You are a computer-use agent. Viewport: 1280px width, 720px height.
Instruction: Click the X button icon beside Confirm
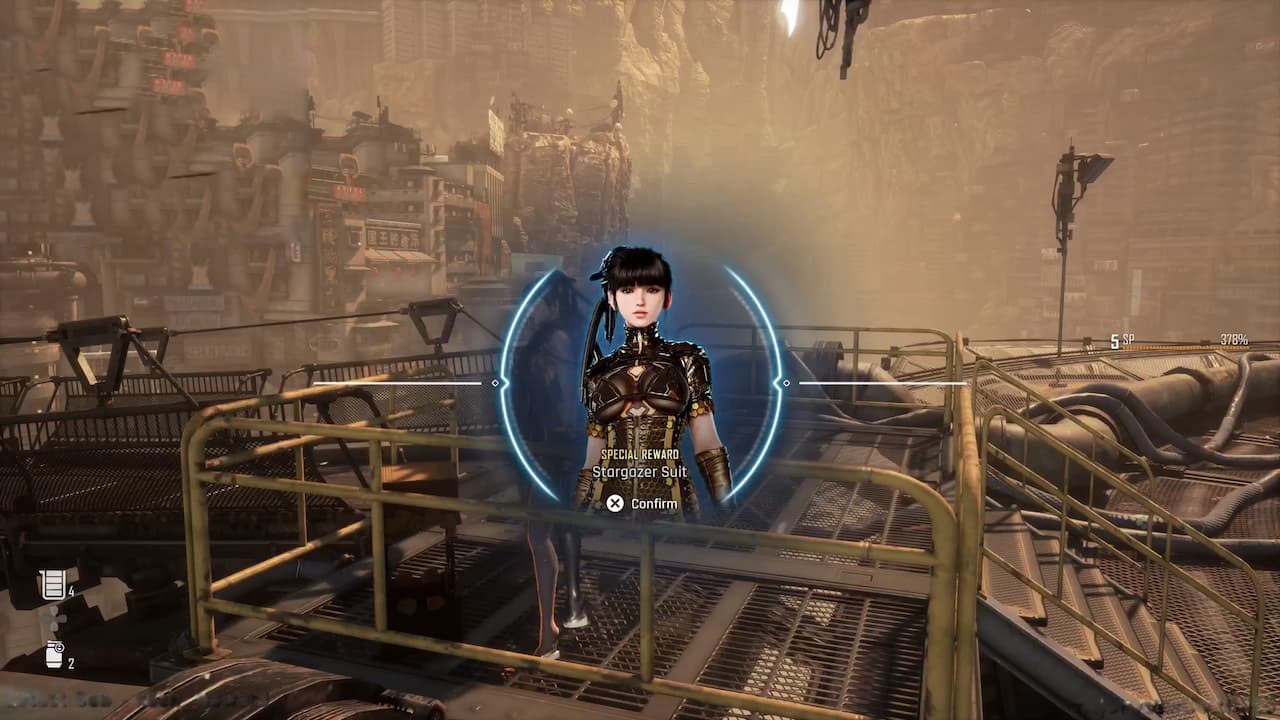tap(615, 504)
